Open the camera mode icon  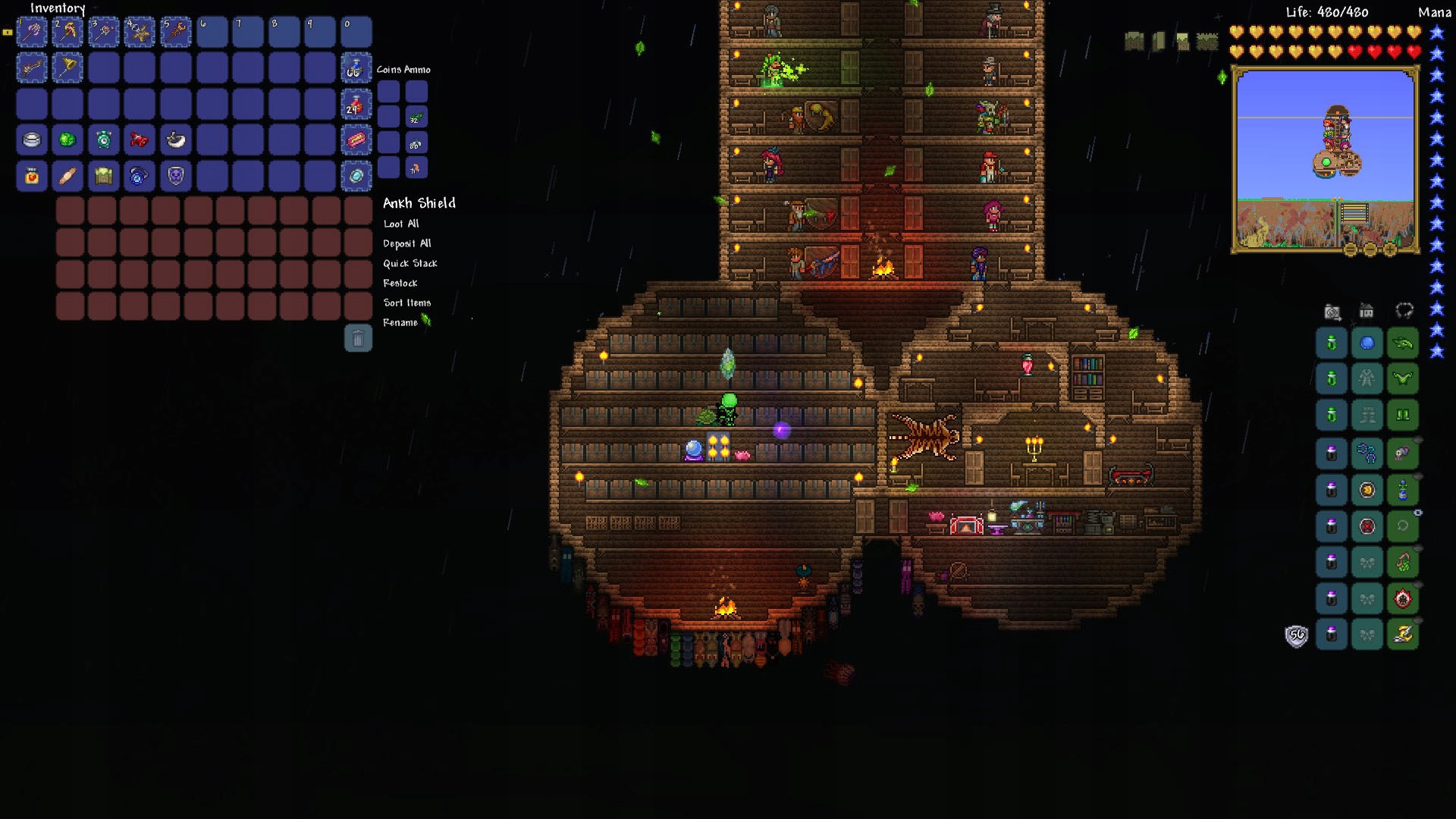pyautogui.click(x=1332, y=311)
